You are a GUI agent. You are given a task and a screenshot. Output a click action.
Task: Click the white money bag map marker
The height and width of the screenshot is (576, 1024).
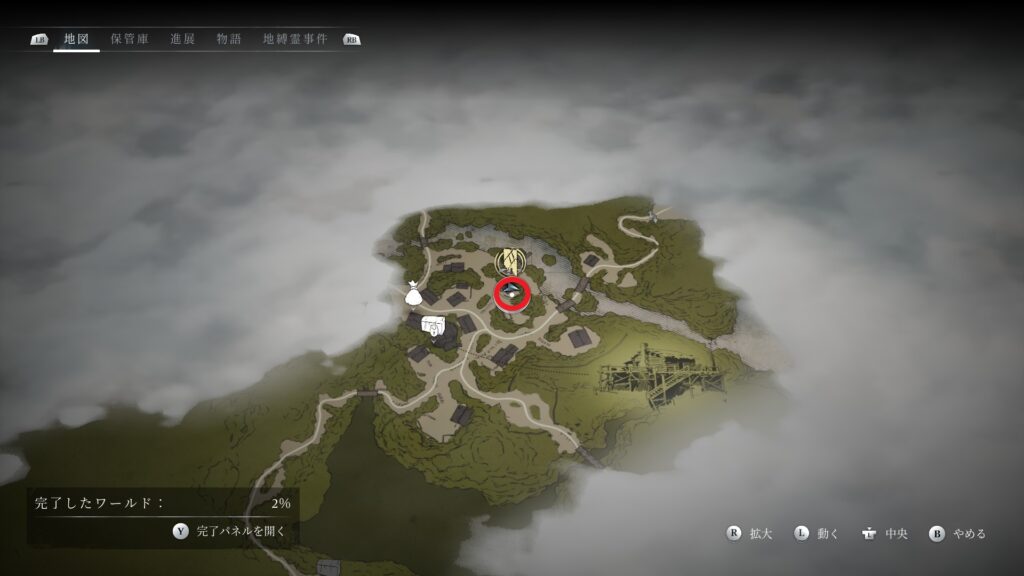[411, 294]
